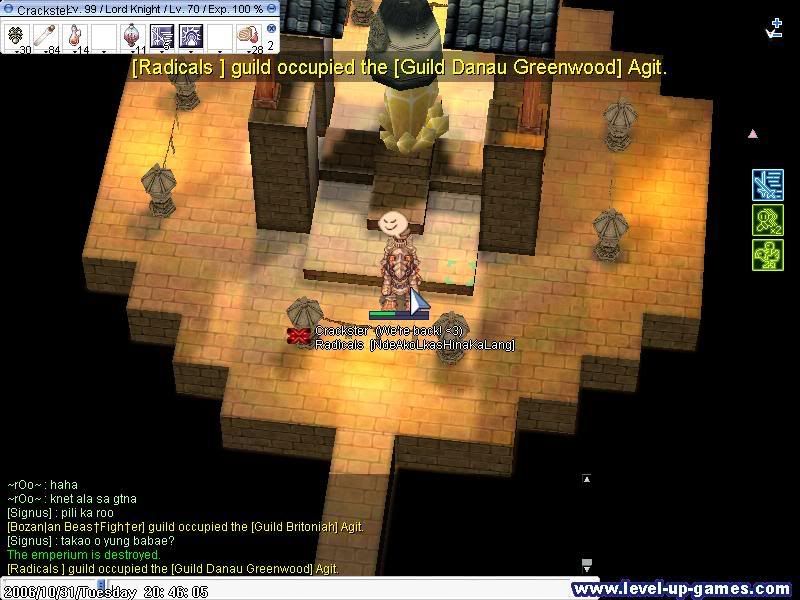The image size is (800, 600).
Task: Click the blue sword status buff icon
Action: (x=767, y=185)
